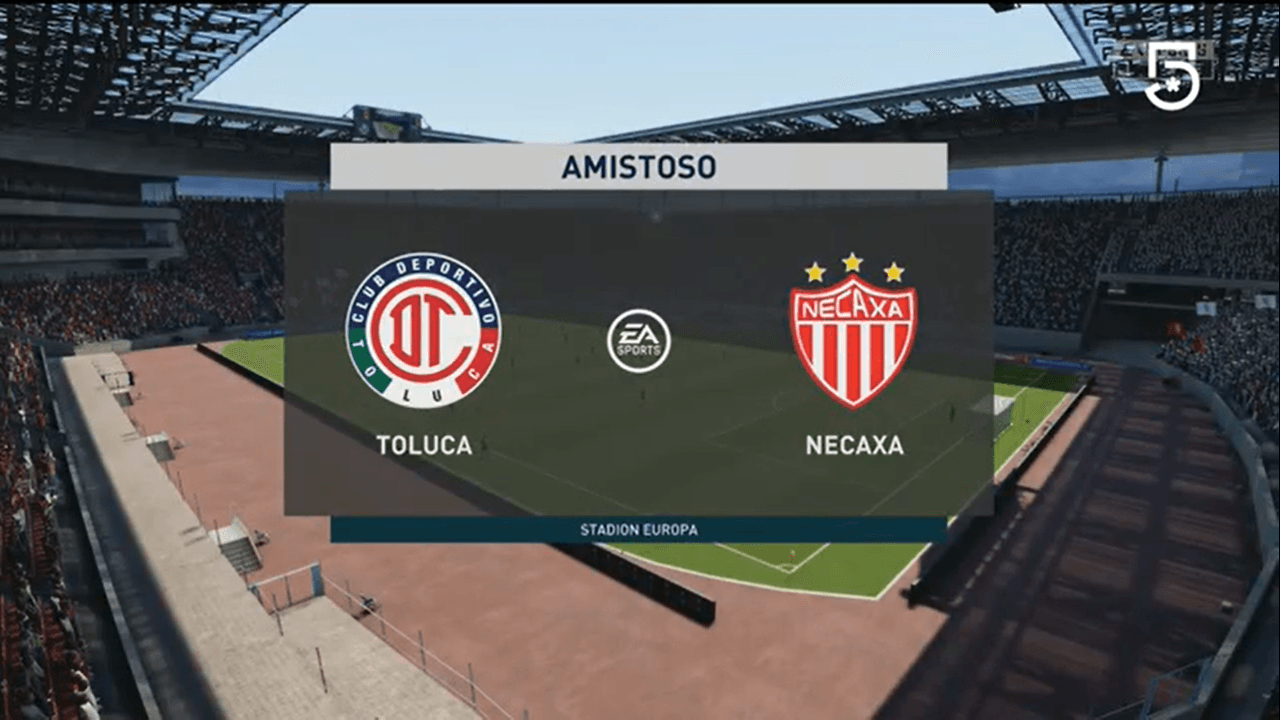Image resolution: width=1280 pixels, height=720 pixels.
Task: Click the AMISTOSO match type header
Action: pyautogui.click(x=640, y=169)
